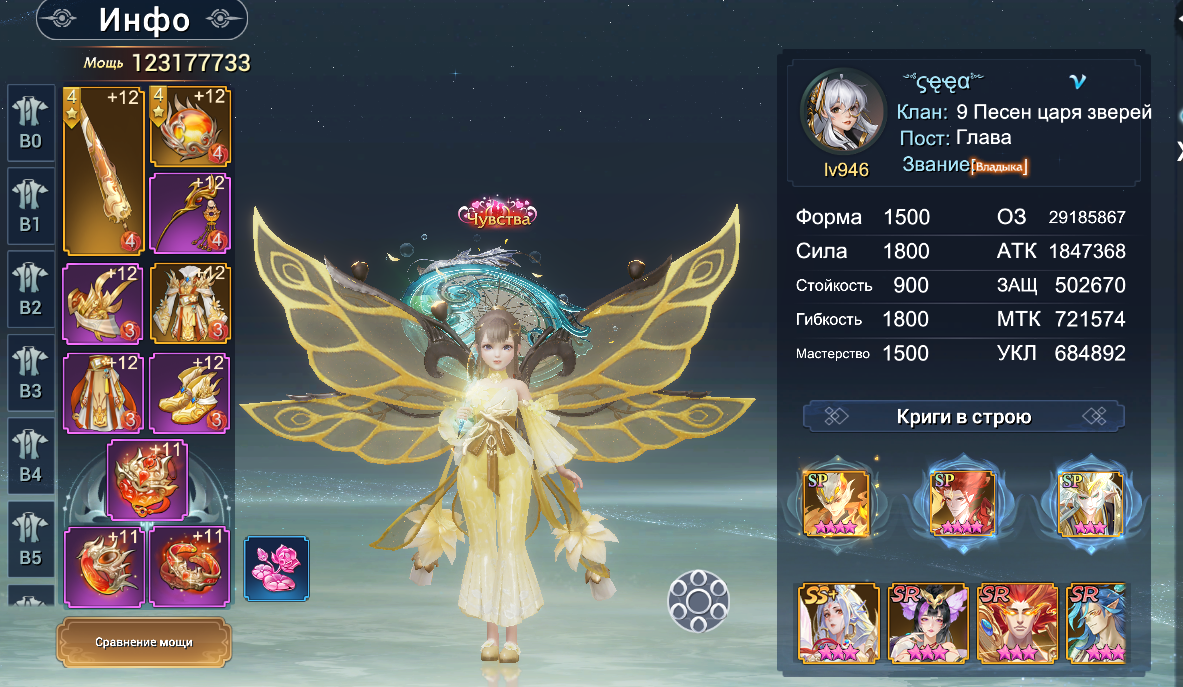Open the power comparison button
Image resolution: width=1183 pixels, height=687 pixels.
tap(144, 642)
